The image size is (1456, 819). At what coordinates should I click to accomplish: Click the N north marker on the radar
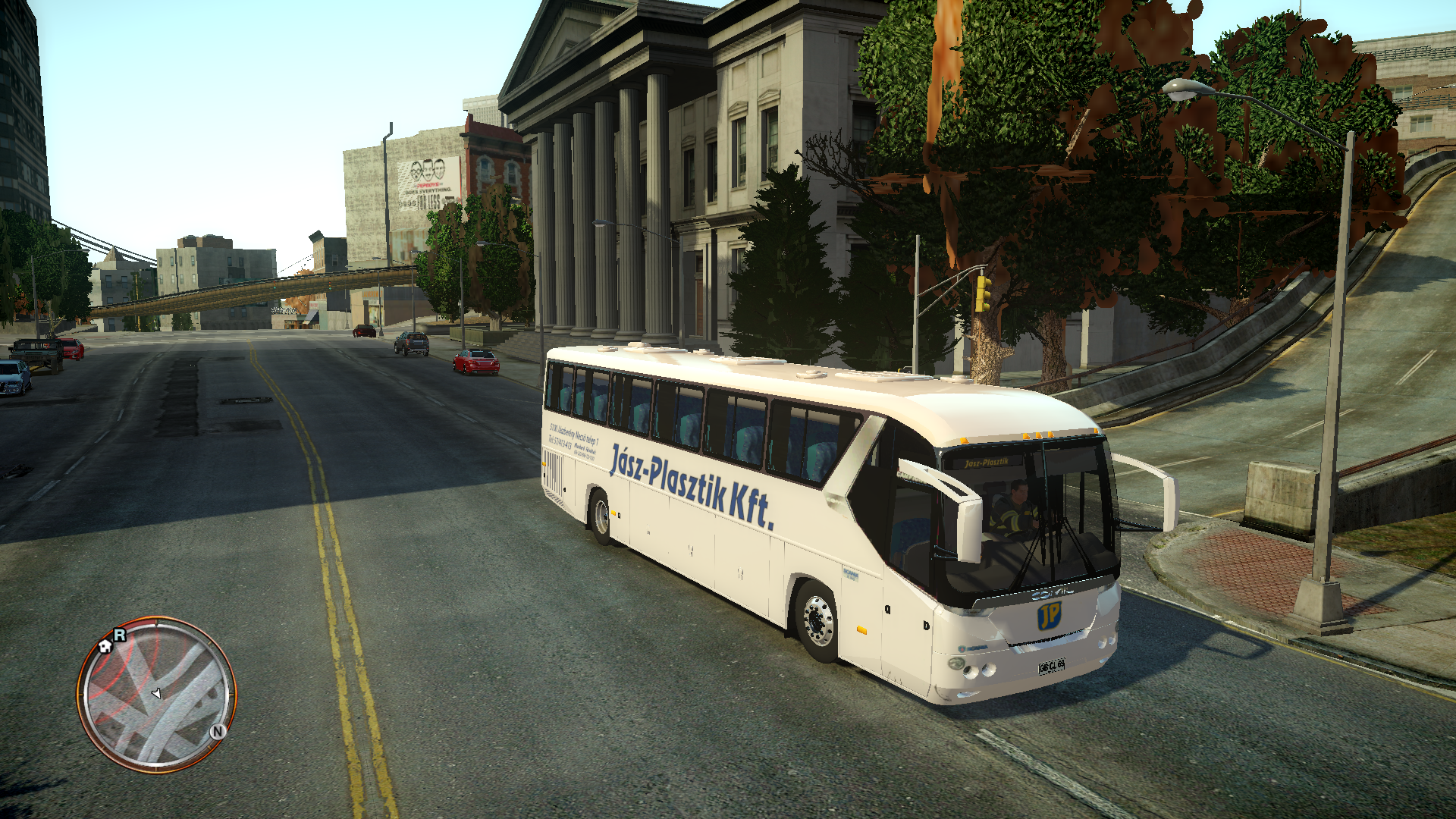click(x=218, y=731)
